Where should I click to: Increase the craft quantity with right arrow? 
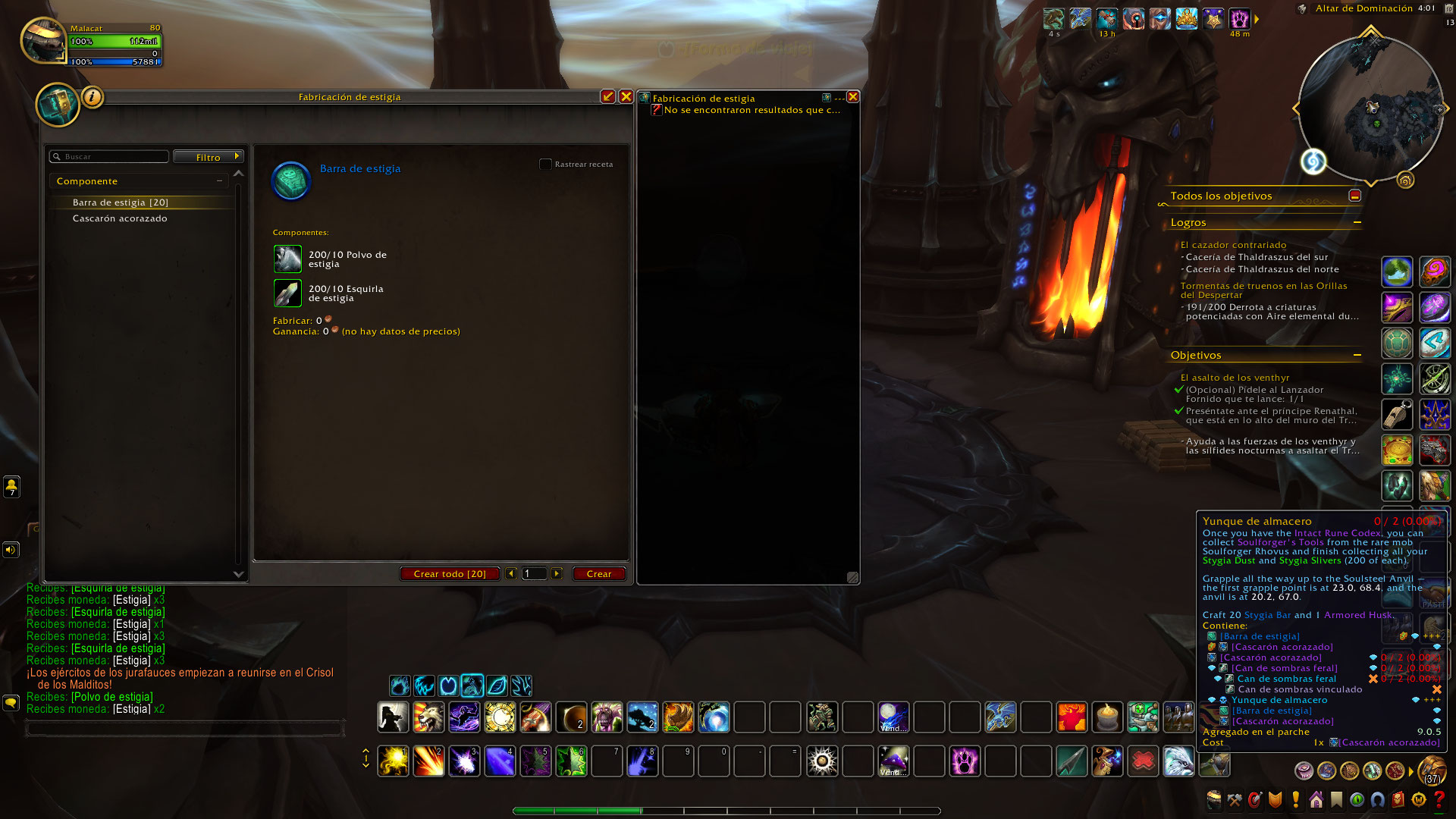tap(557, 574)
